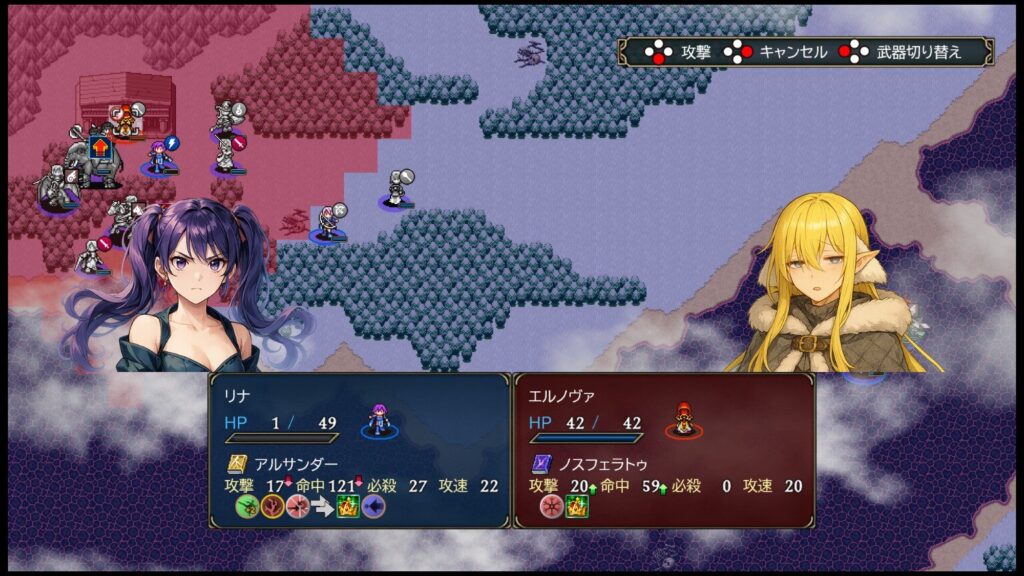Select the ノスフェラトゥ purple tome weapon
The height and width of the screenshot is (576, 1024).
point(541,463)
